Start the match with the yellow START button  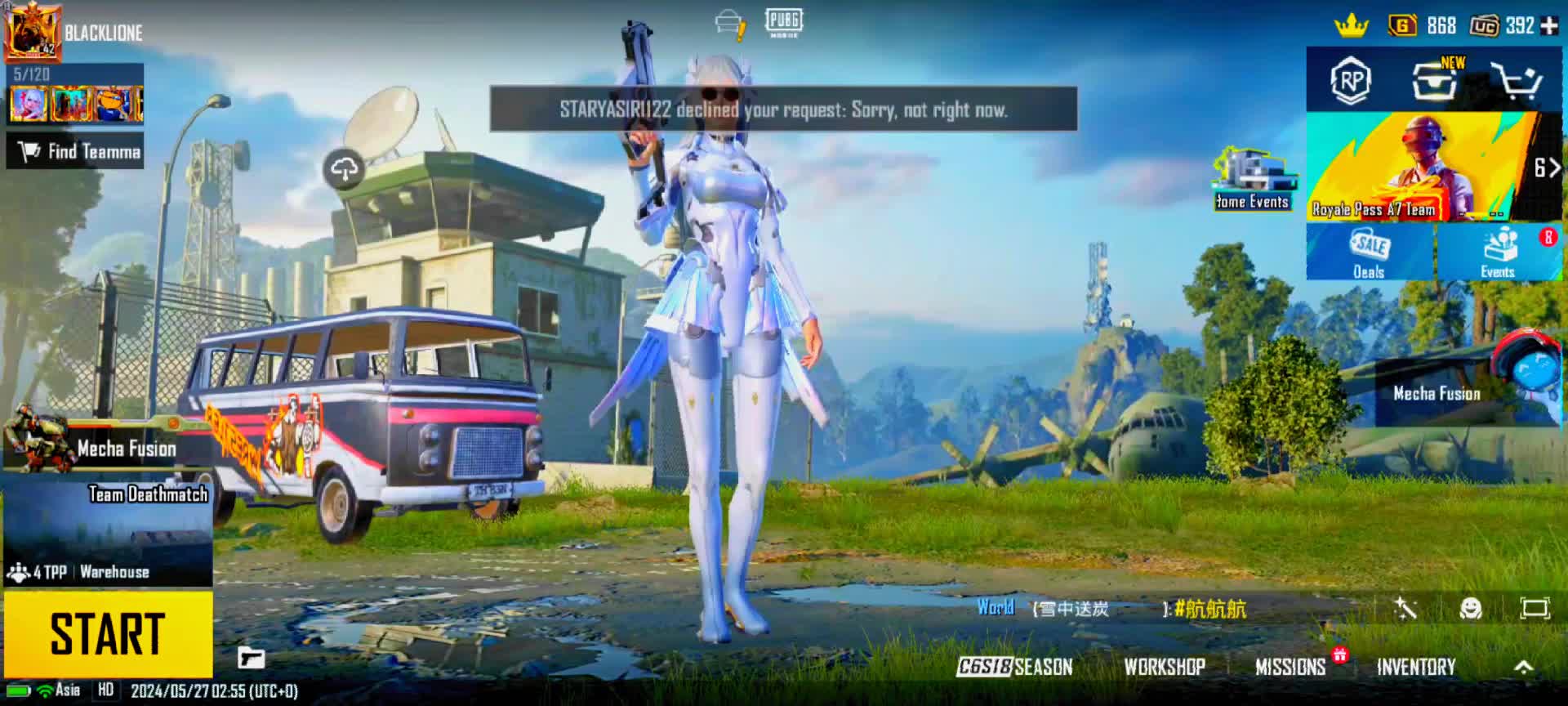point(108,634)
